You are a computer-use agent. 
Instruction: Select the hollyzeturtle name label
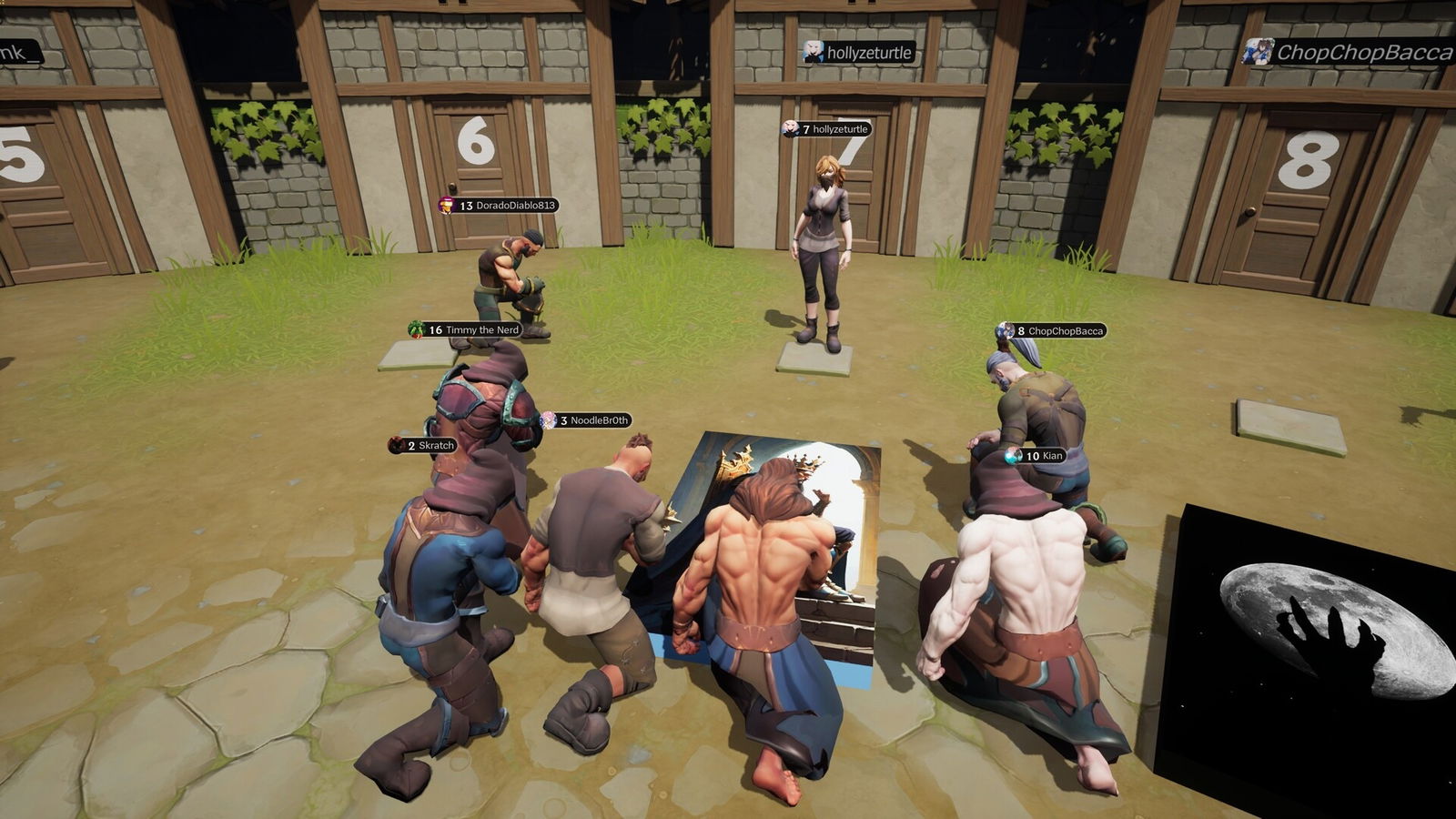coord(835,129)
